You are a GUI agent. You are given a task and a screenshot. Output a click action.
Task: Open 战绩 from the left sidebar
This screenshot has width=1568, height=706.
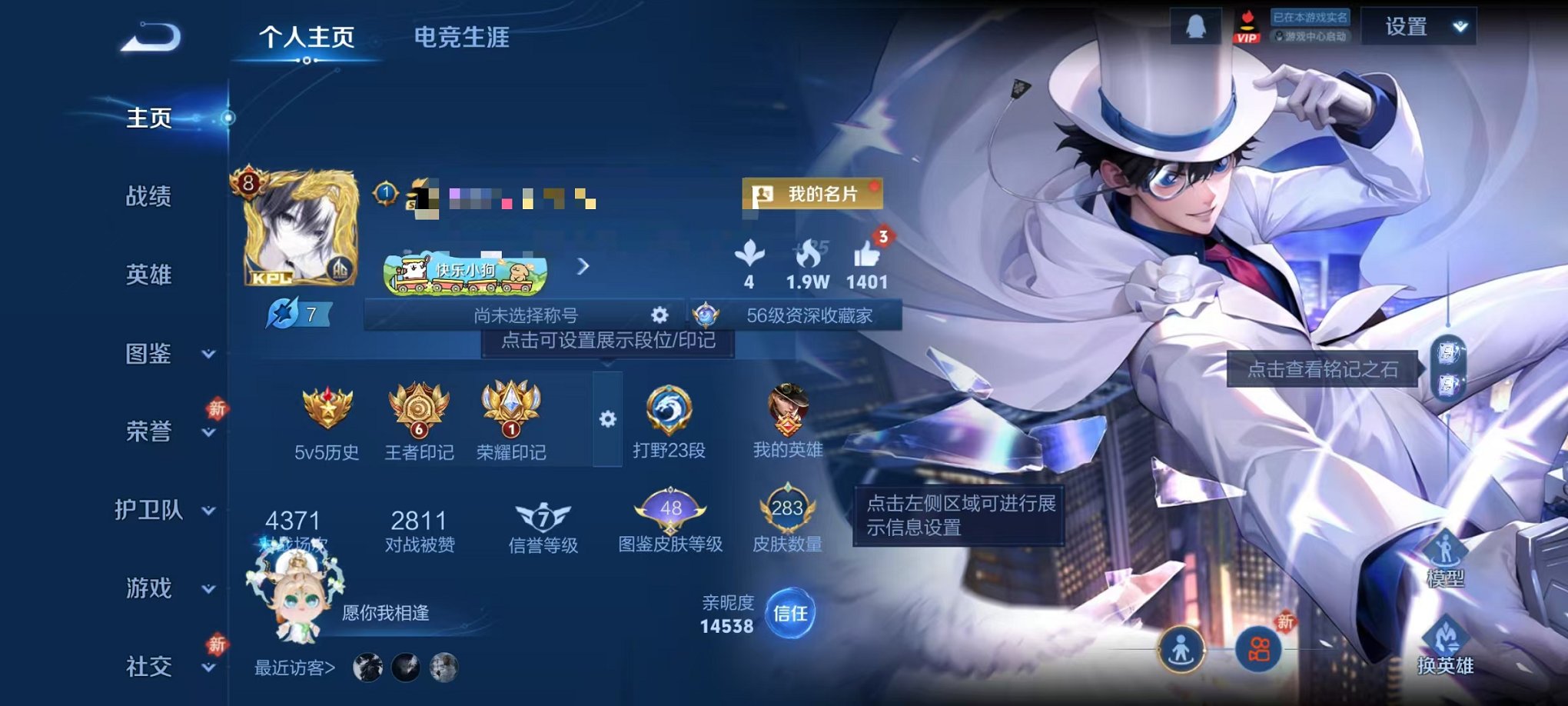pos(148,198)
